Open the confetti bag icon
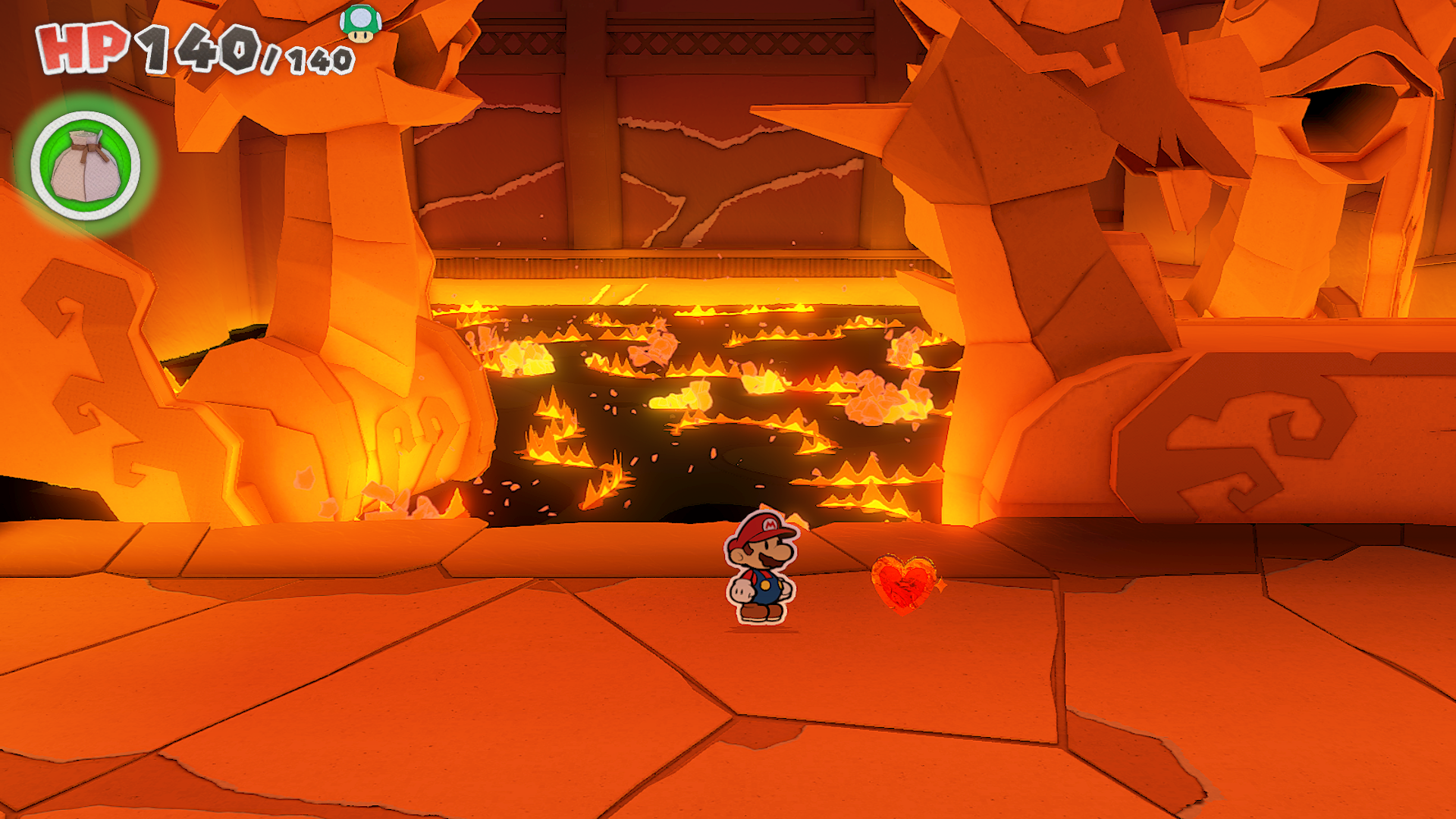Viewport: 1456px width, 819px height. click(x=86, y=166)
